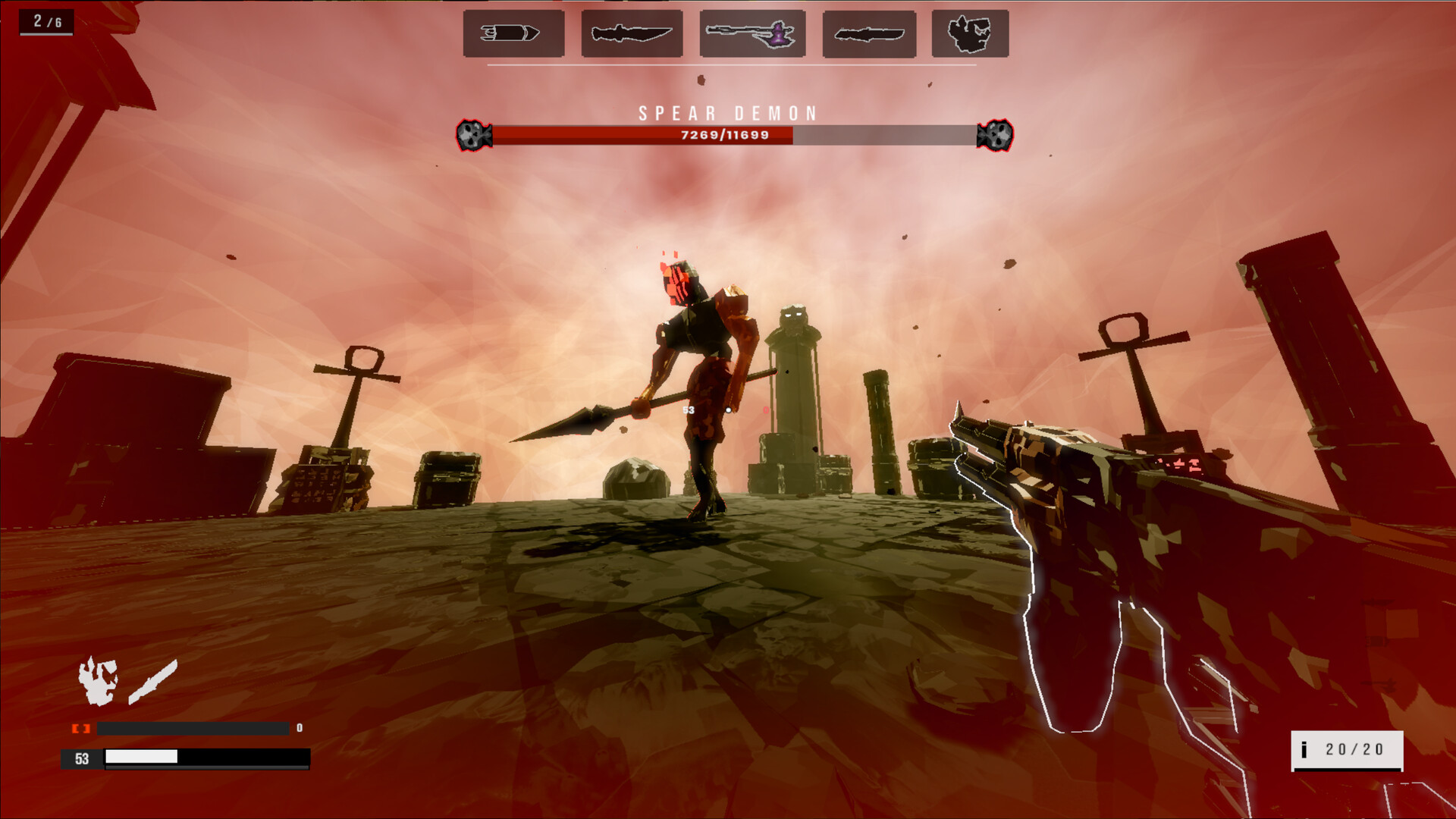
Task: Select the dagger in the second weapon slot
Action: coord(631,33)
